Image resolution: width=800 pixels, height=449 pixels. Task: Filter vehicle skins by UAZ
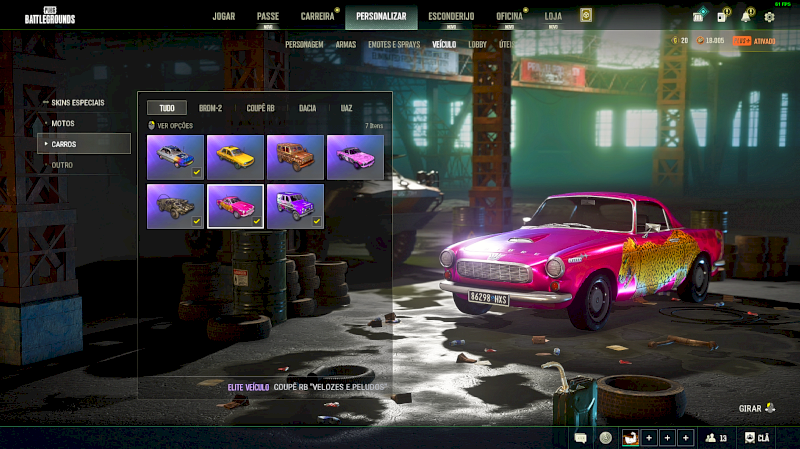(x=346, y=107)
